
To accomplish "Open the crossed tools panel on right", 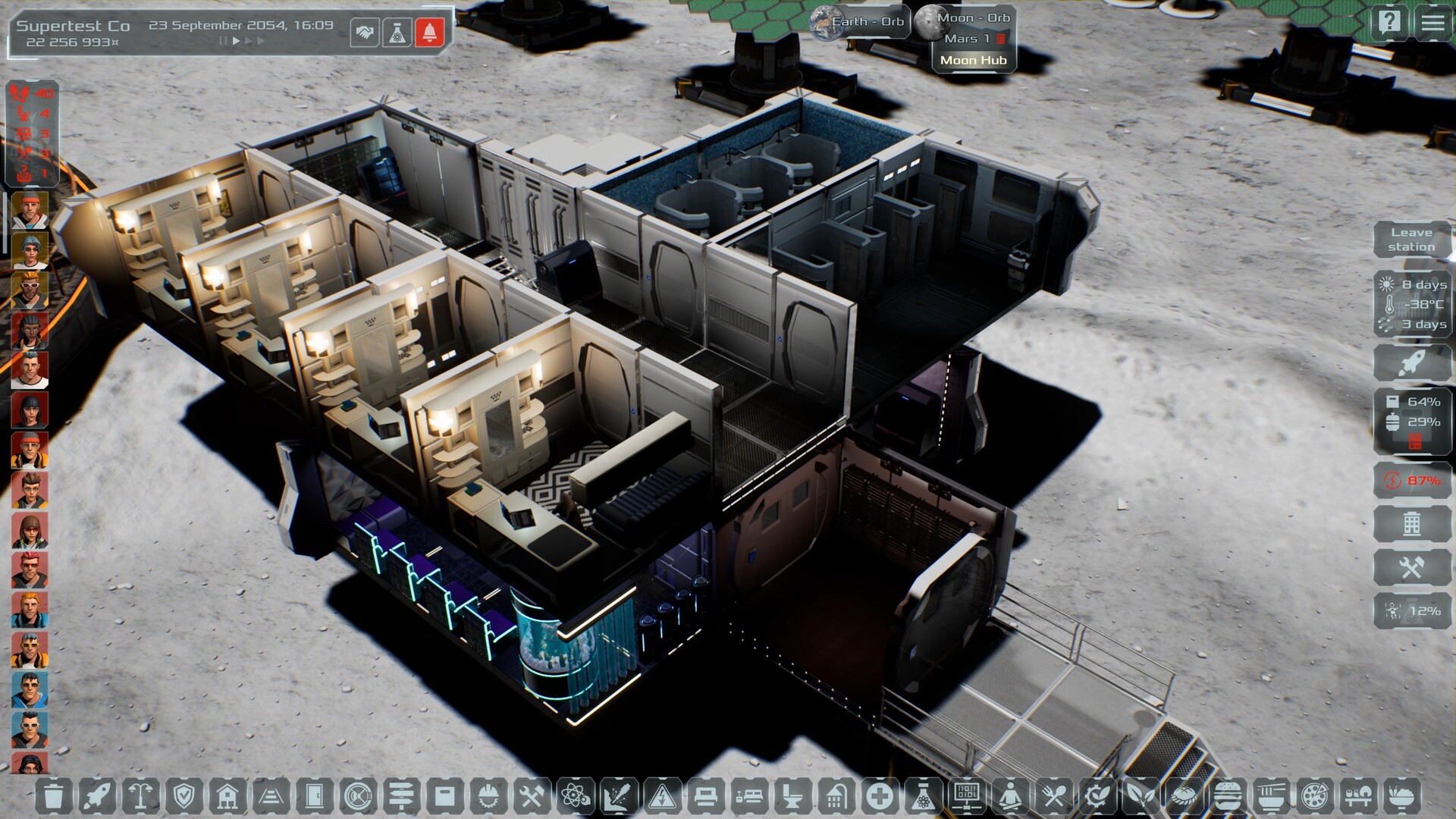I will pos(1411,567).
